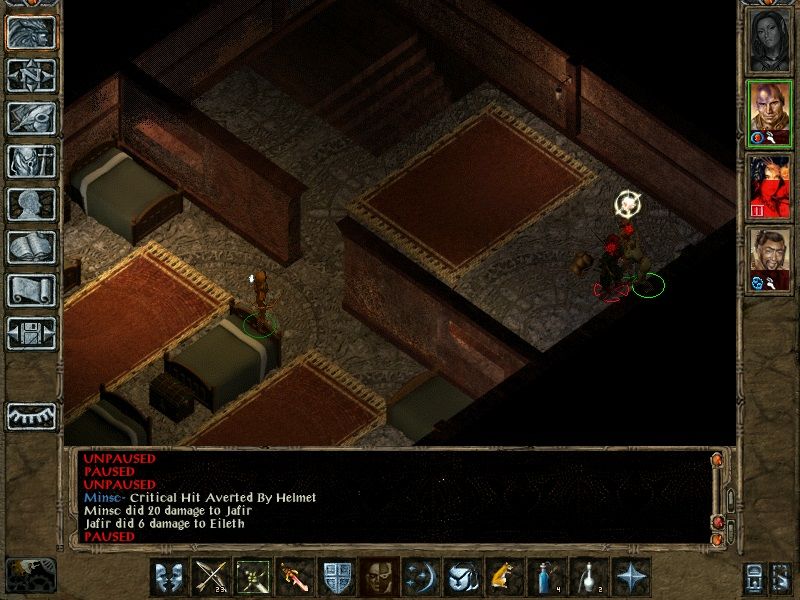
Task: Open the mage spellbook
Action: (32, 247)
